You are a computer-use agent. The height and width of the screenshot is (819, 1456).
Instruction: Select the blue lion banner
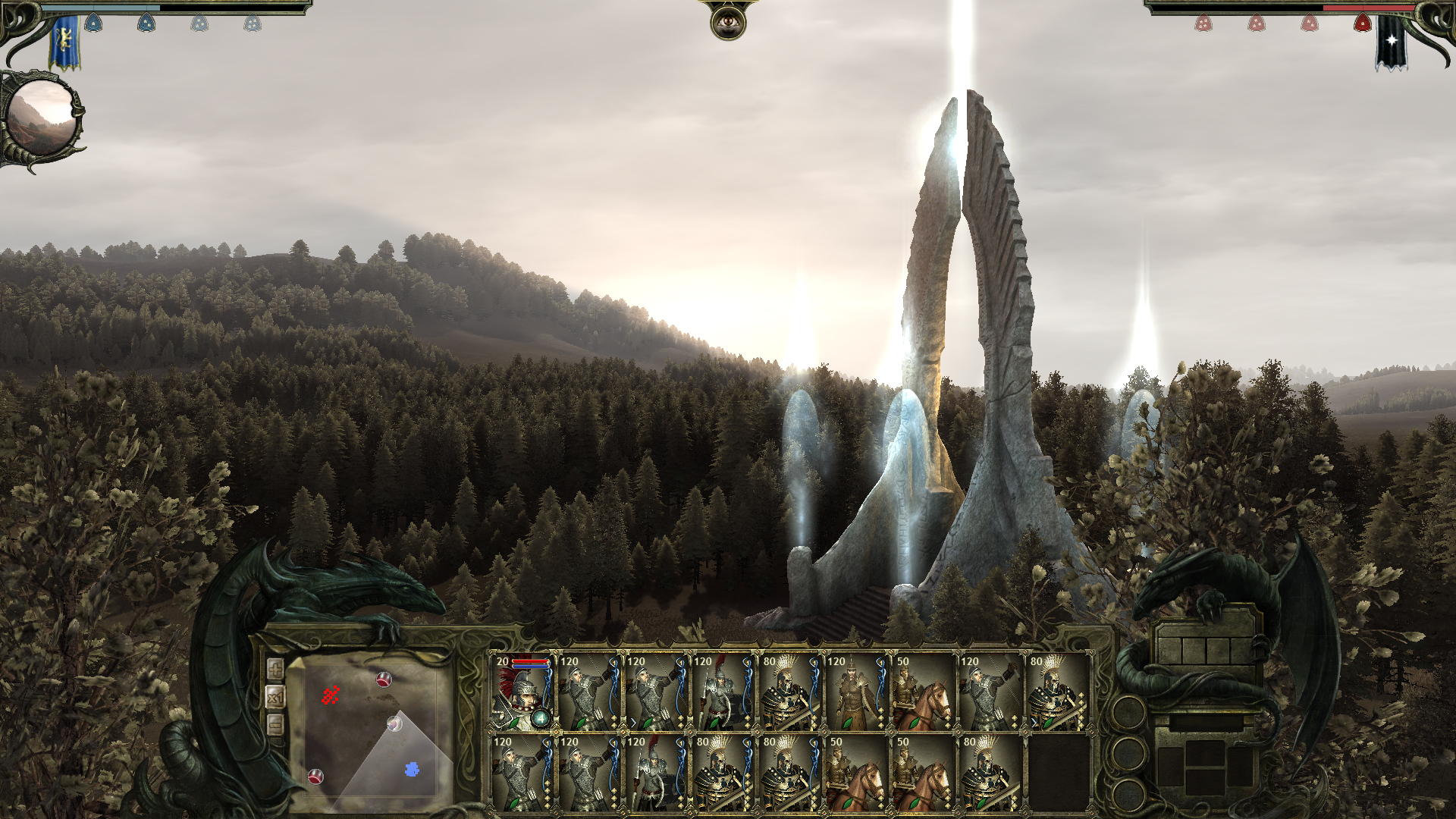point(65,42)
